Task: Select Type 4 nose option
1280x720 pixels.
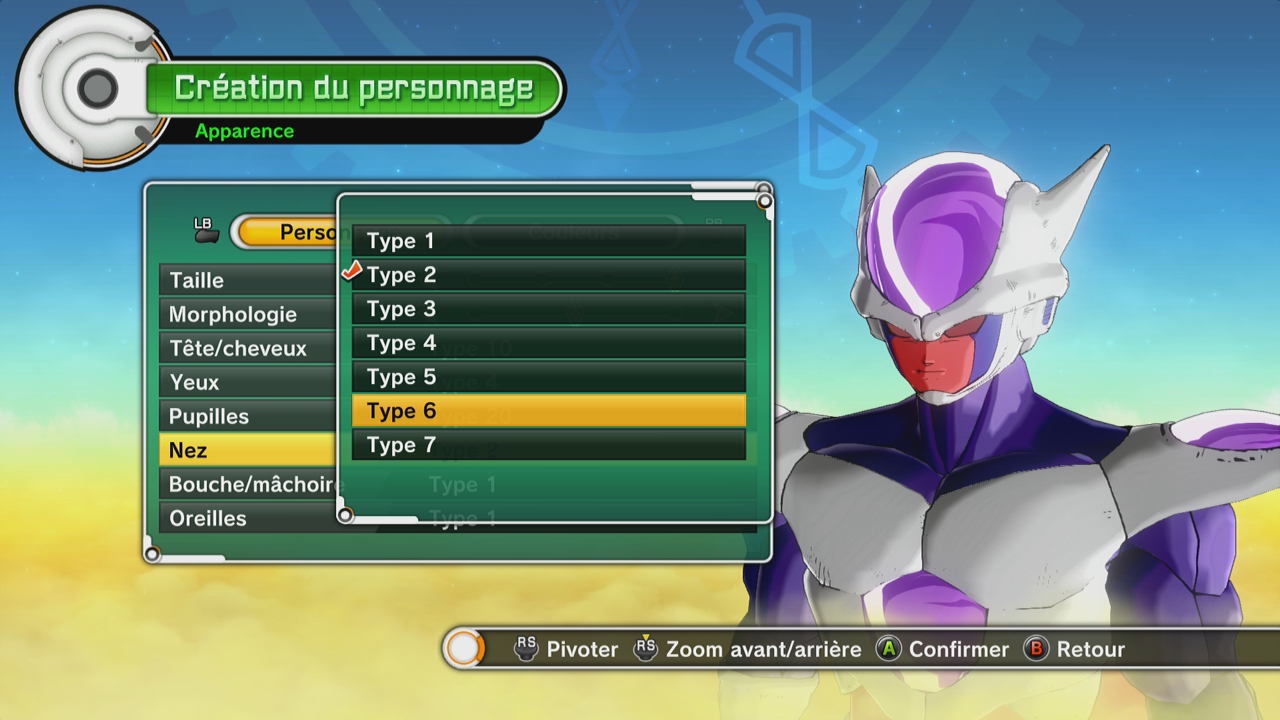Action: 548,343
